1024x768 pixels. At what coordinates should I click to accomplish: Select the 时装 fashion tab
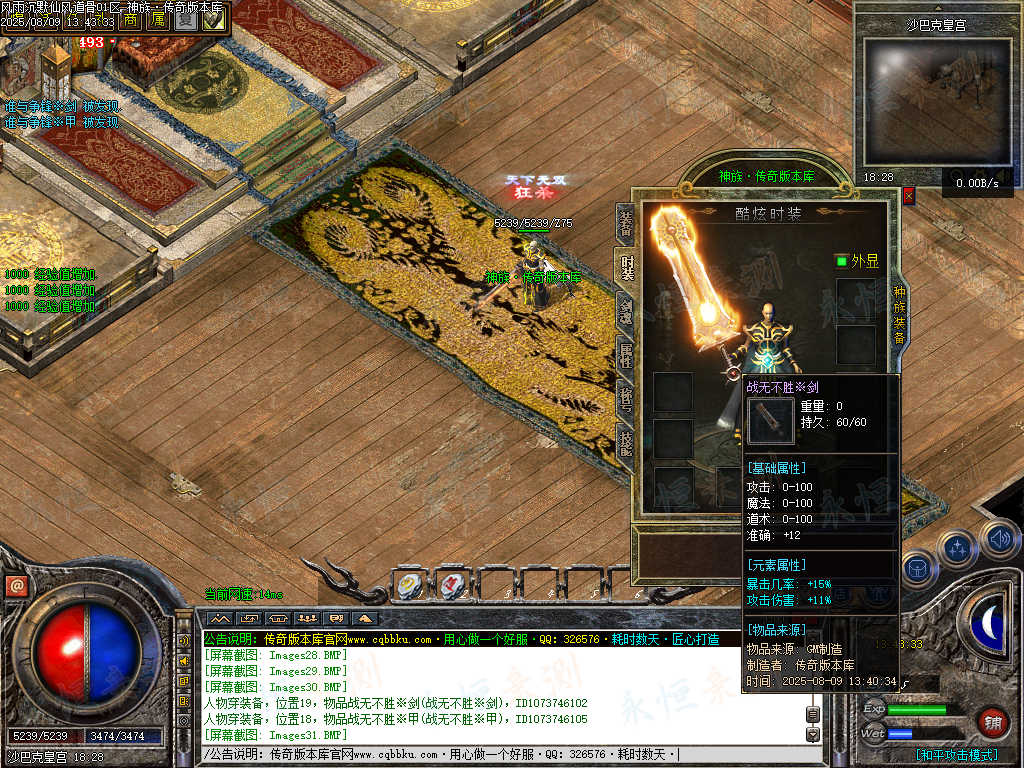[627, 267]
